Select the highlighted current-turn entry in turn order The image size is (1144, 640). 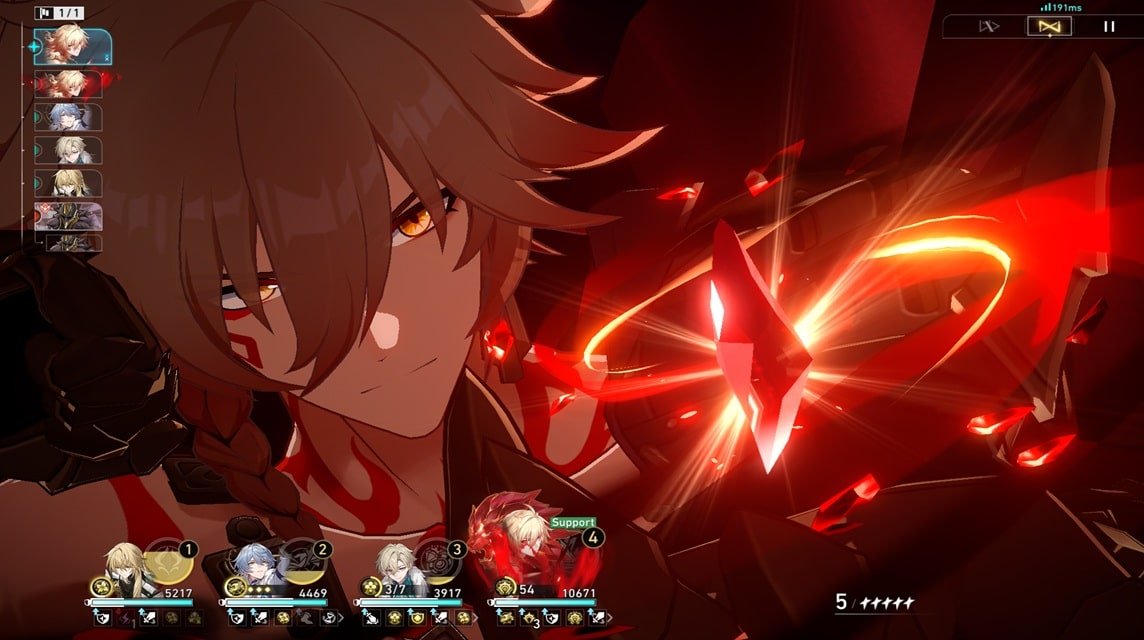pos(71,46)
